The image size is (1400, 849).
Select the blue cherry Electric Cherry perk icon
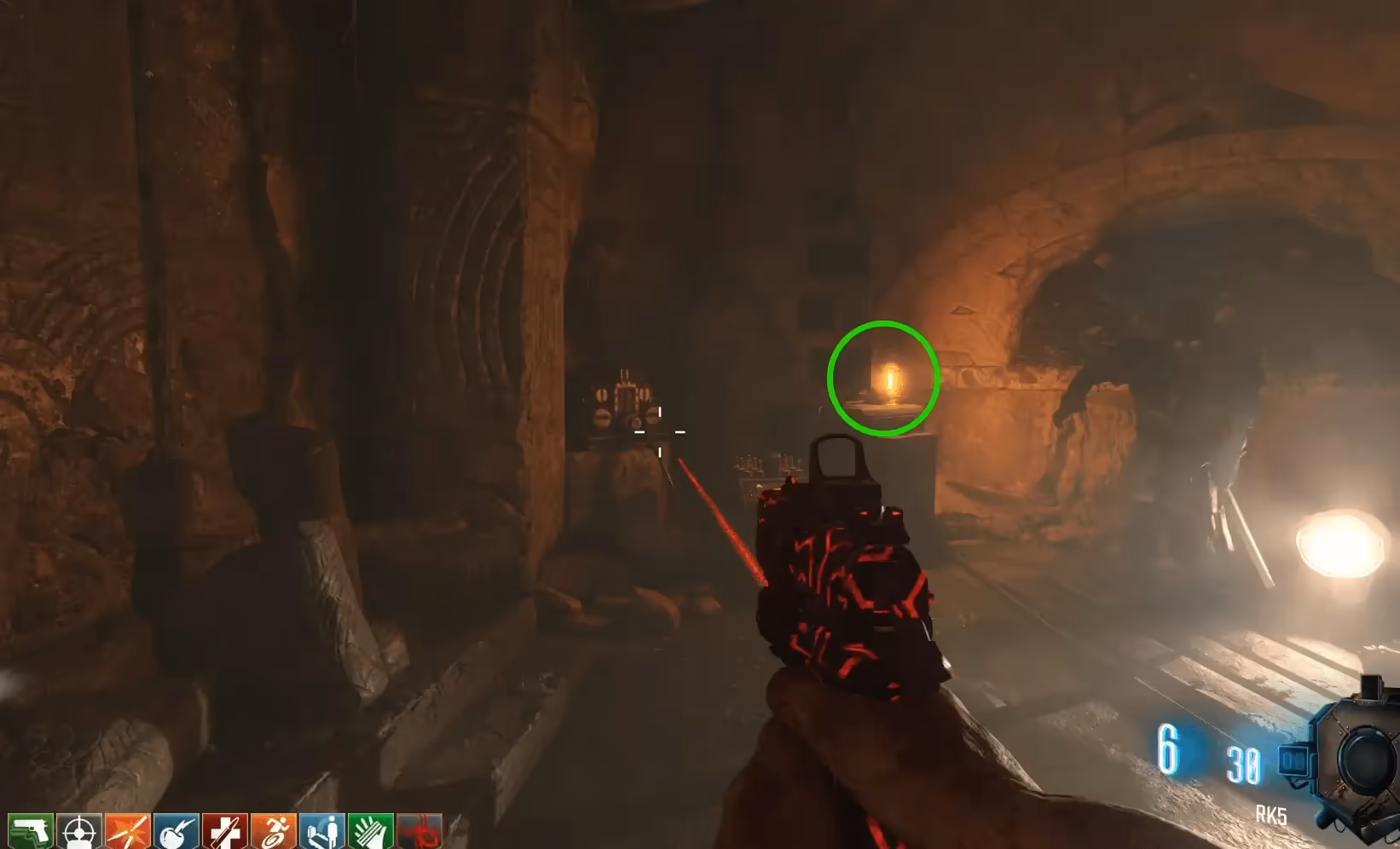coord(176,831)
